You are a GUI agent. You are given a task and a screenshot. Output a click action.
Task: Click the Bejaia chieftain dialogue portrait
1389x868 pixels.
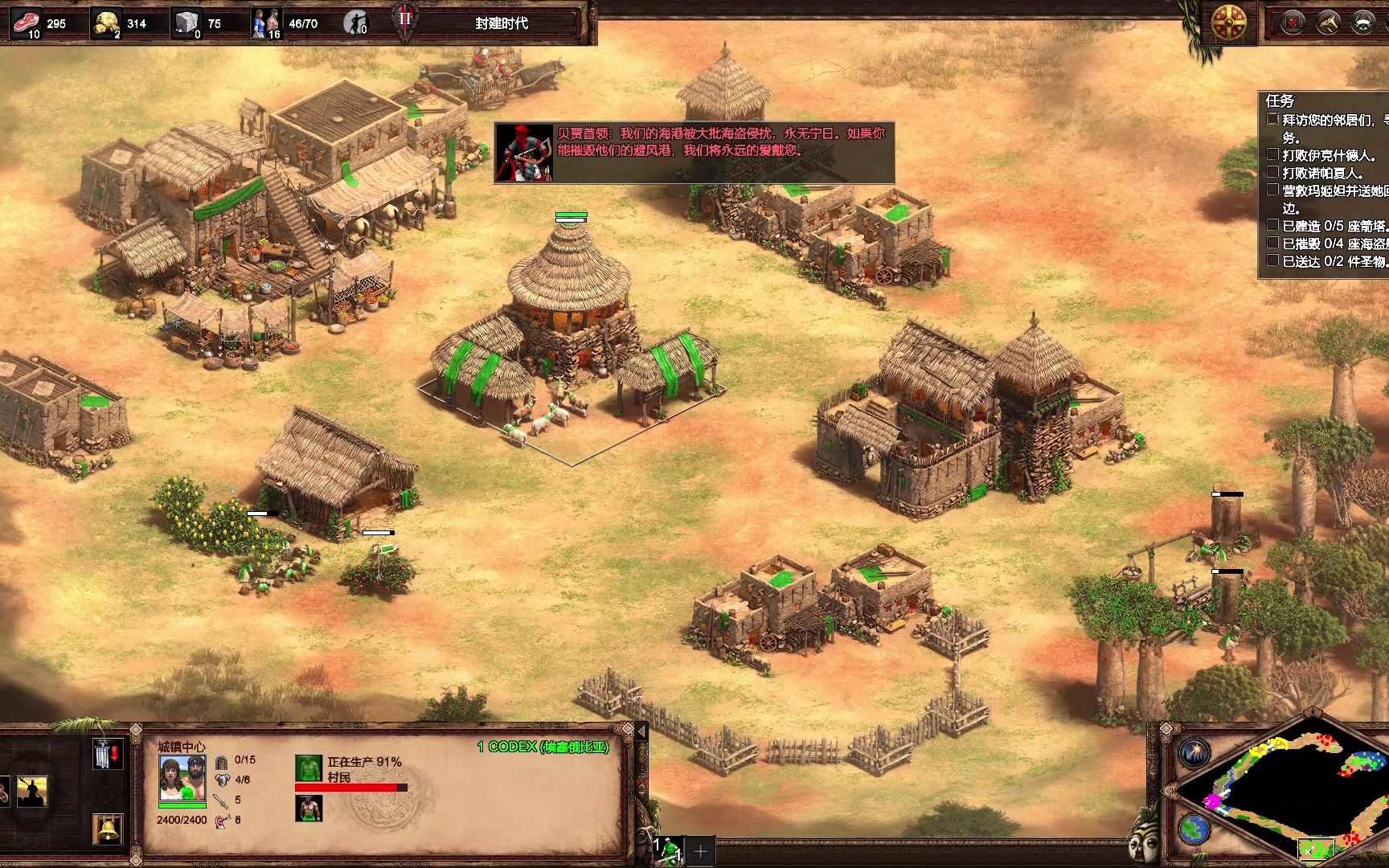(x=524, y=153)
